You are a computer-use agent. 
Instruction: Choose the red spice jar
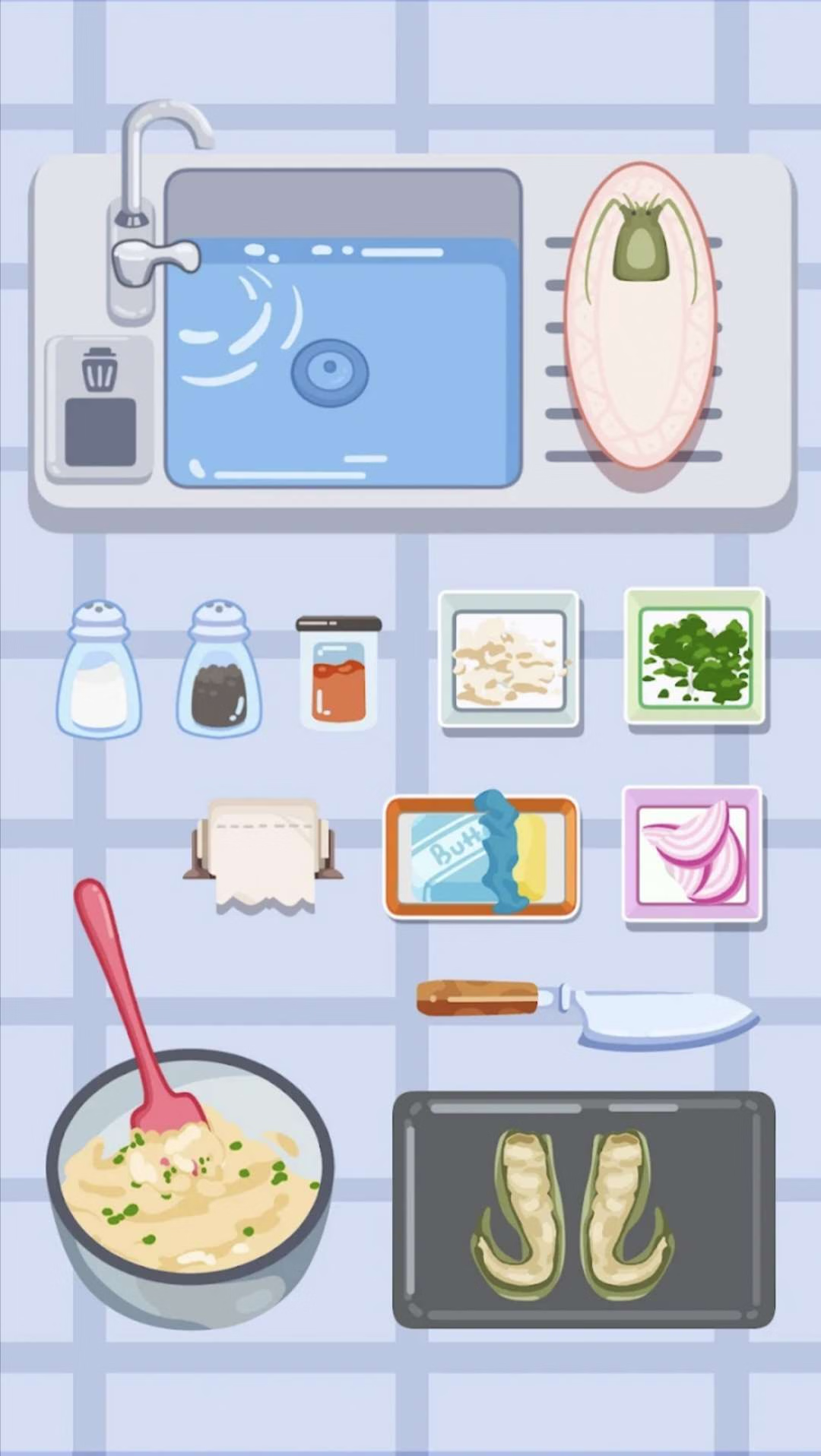point(338,673)
